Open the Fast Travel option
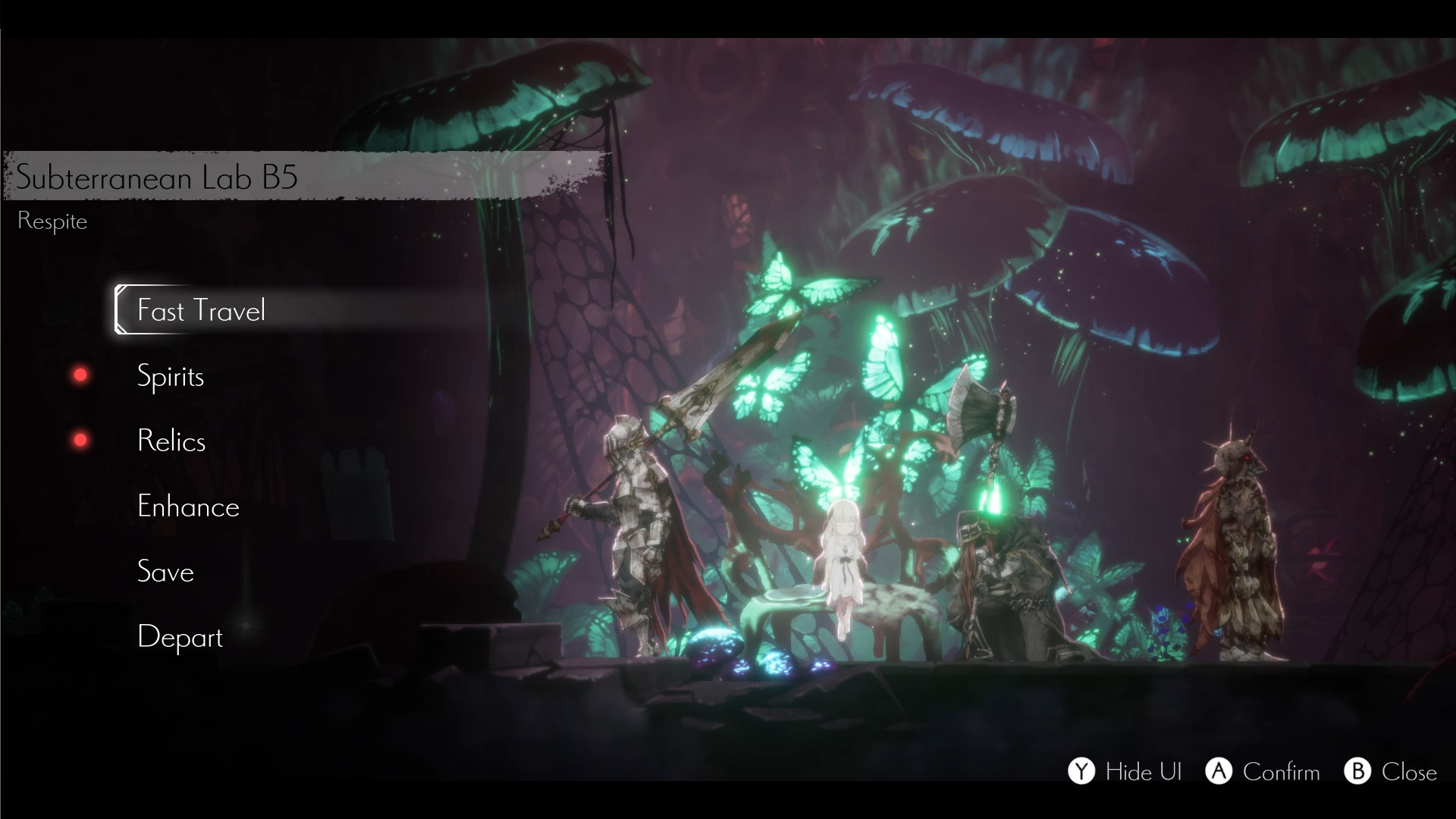This screenshot has height=819, width=1456. click(x=202, y=310)
